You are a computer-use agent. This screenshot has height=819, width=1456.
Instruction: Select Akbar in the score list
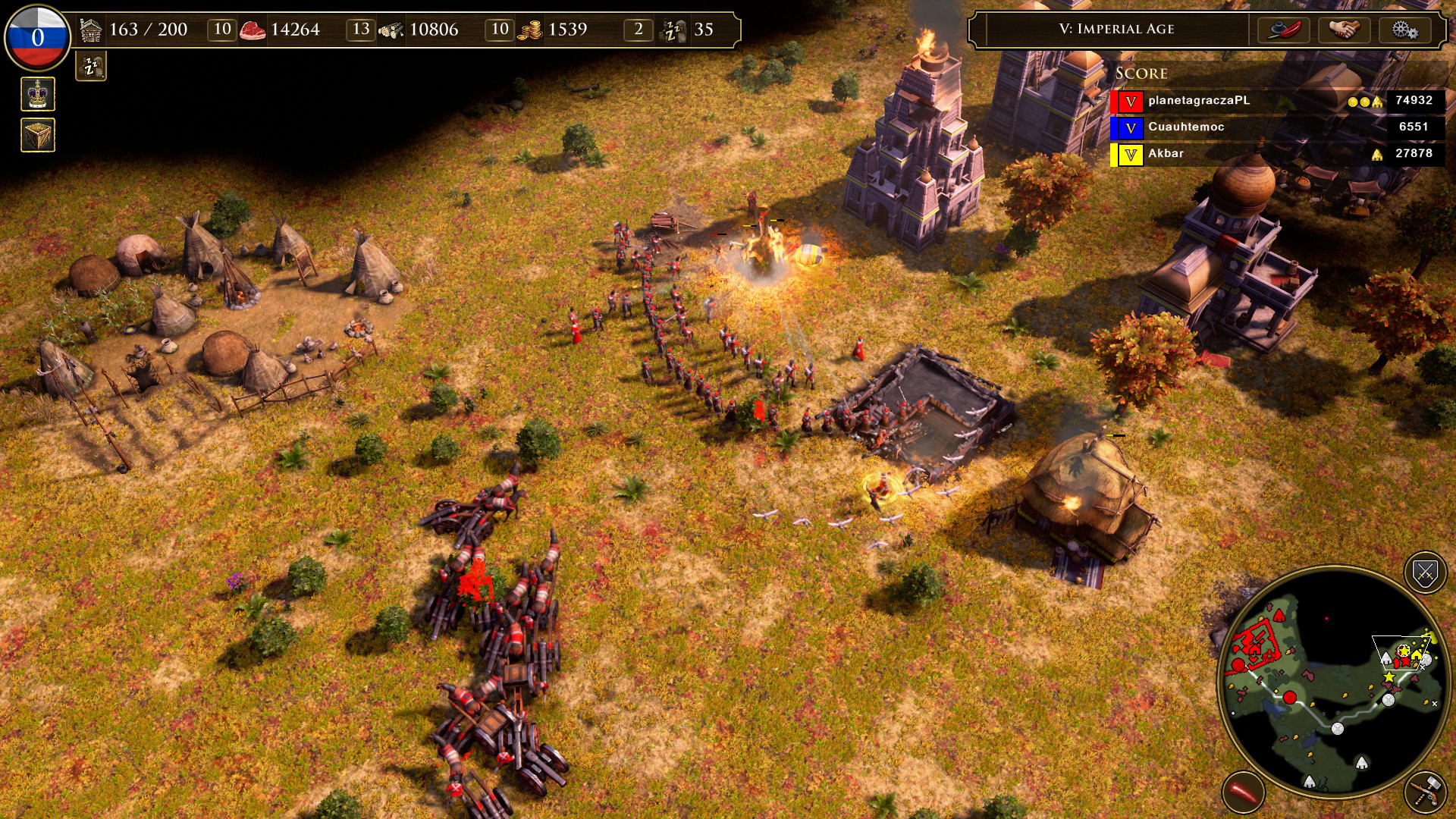tap(1166, 153)
